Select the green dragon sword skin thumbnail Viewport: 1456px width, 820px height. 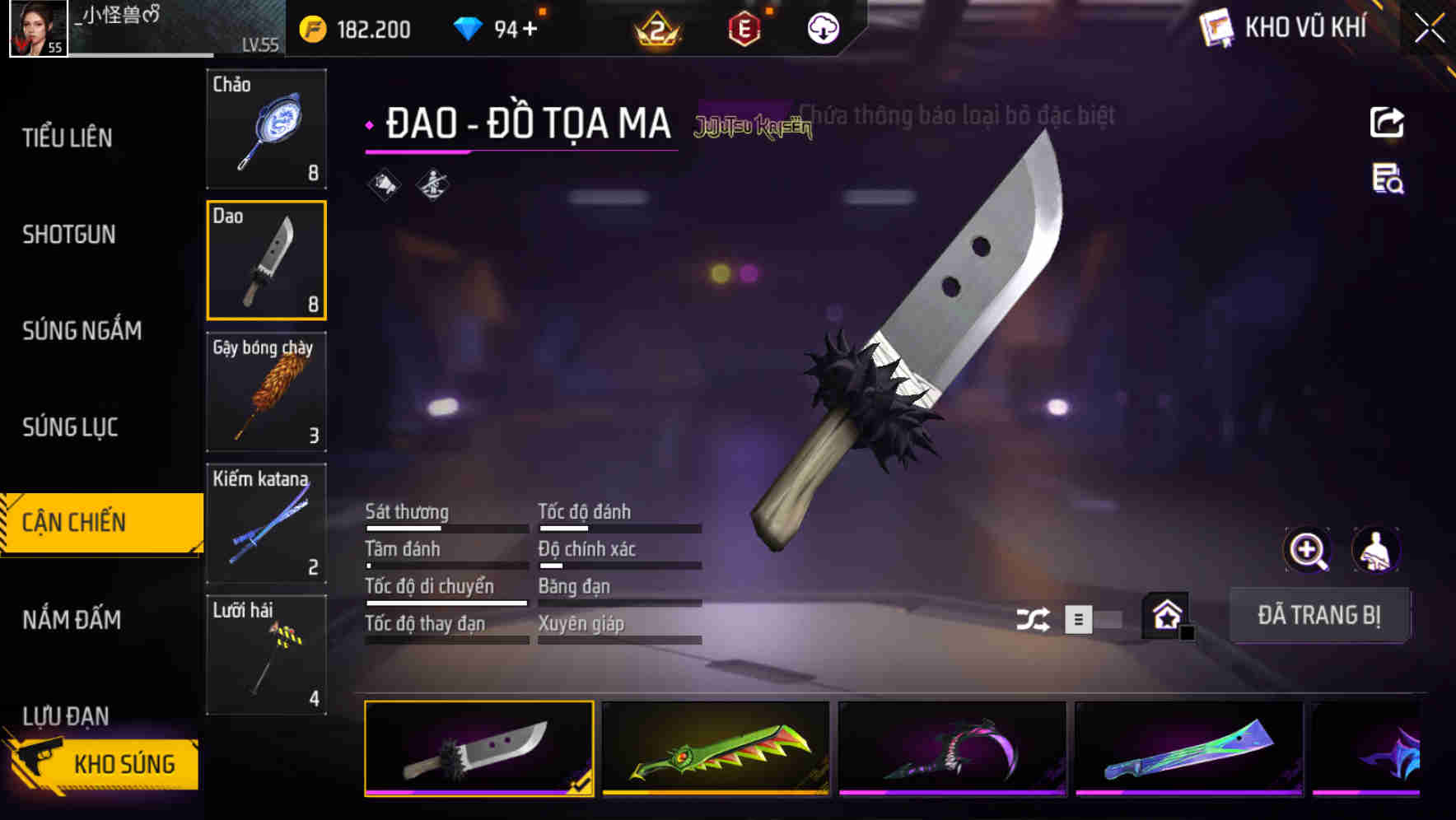coord(713,749)
